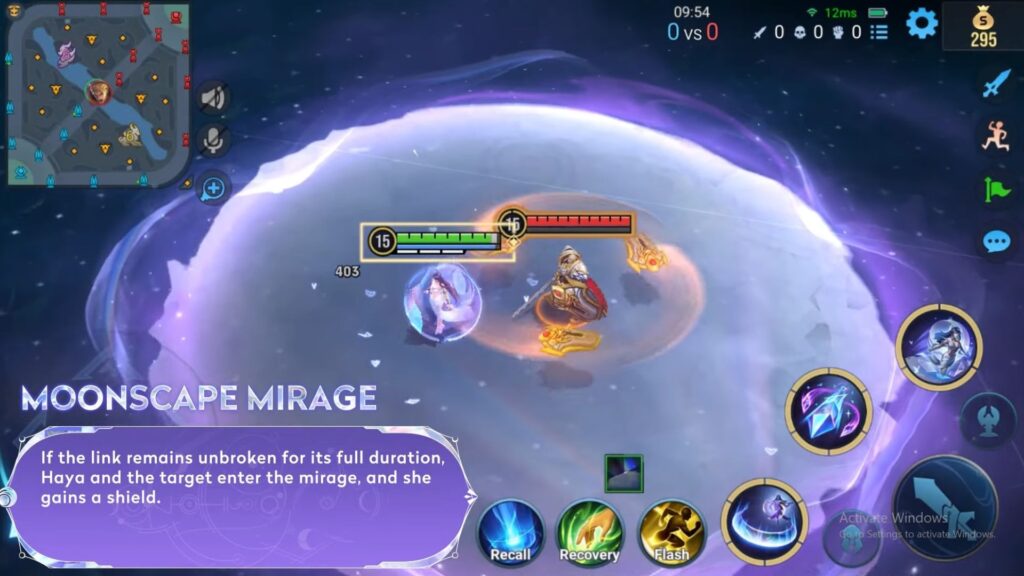1024x576 pixels.
Task: Tap the dim tower-target button right side
Action: pos(987,420)
